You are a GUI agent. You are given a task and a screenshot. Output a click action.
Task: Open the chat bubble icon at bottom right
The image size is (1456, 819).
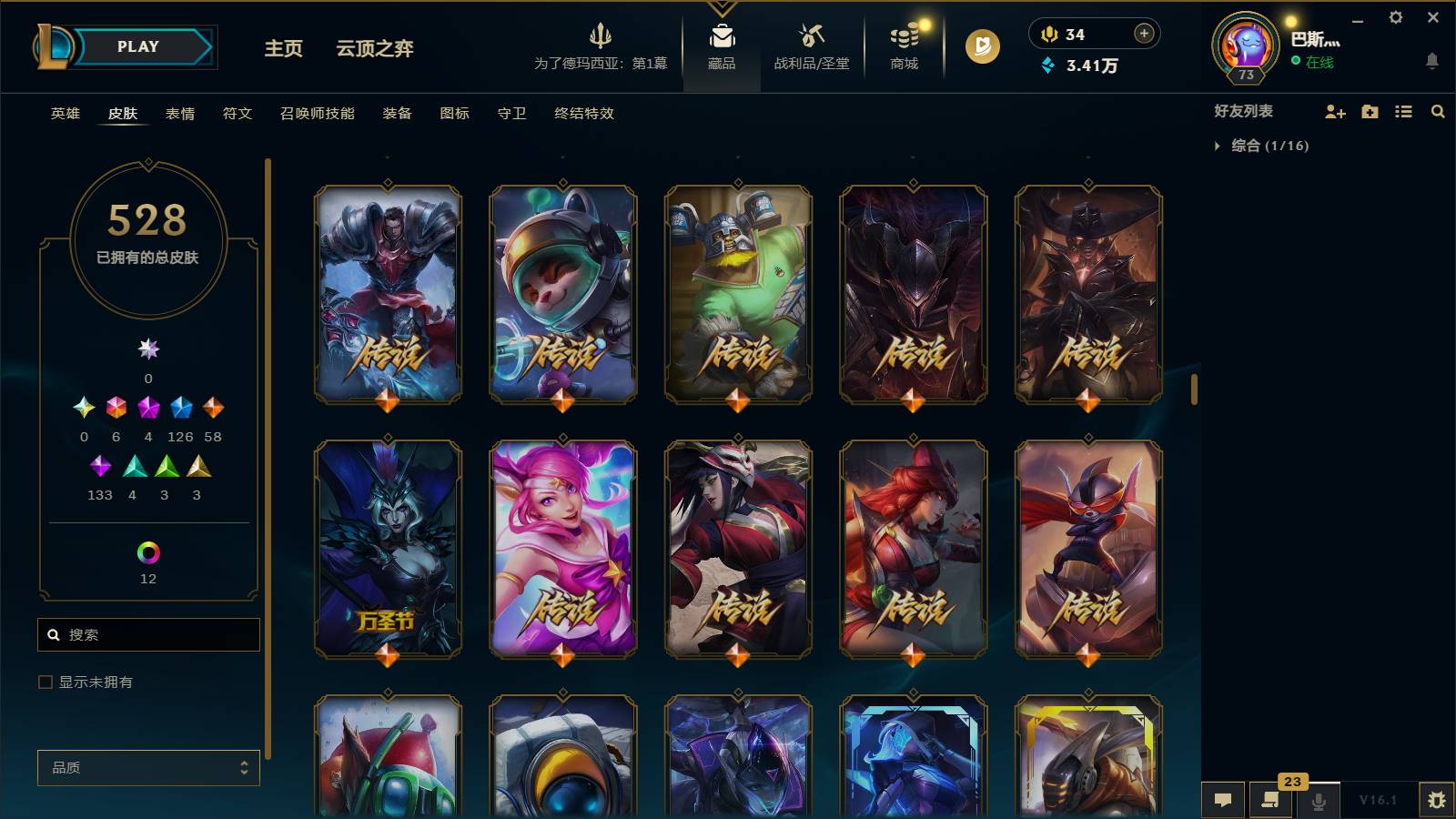point(1224,800)
